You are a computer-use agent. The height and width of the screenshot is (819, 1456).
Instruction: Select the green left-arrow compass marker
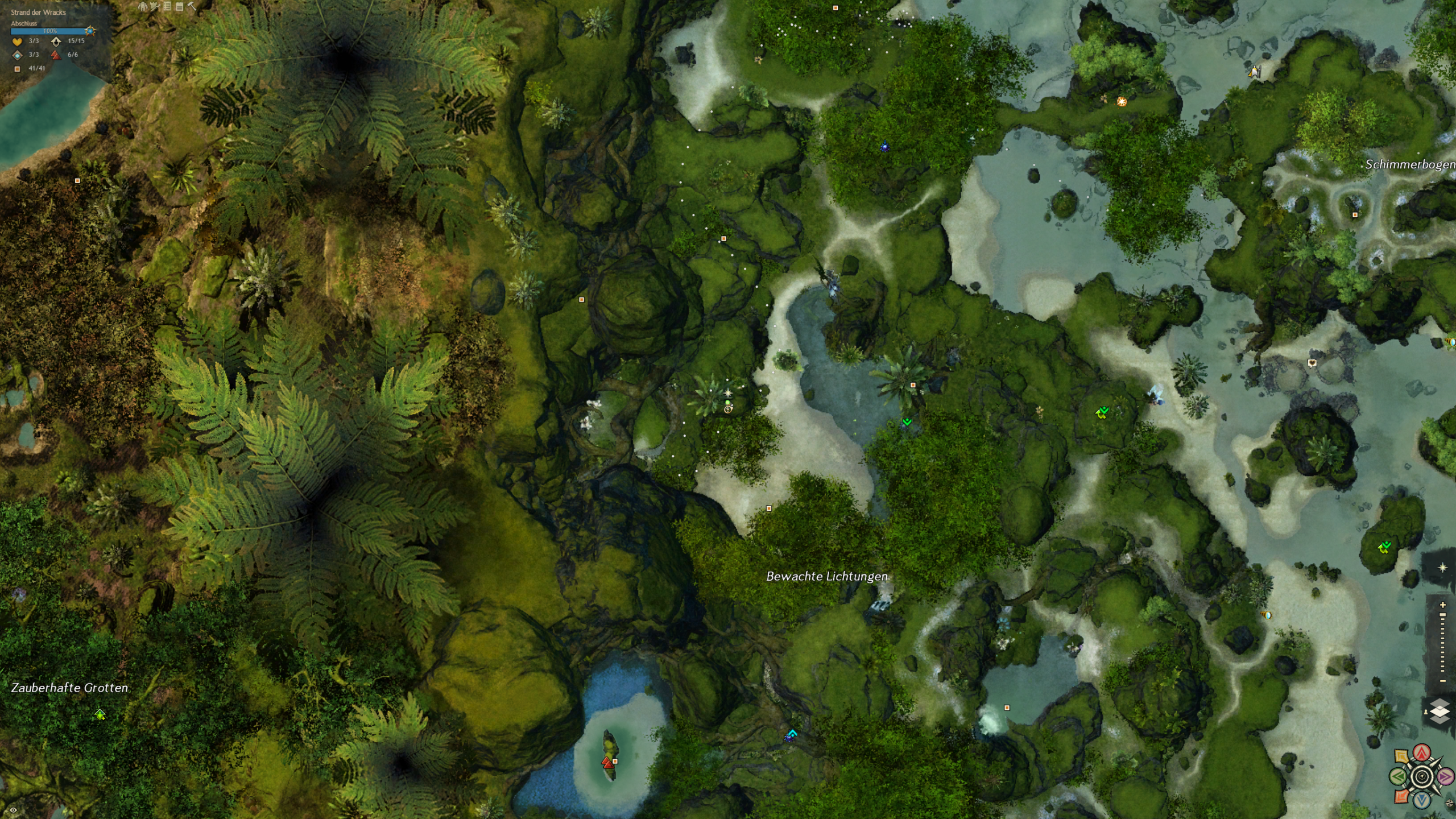[1399, 776]
